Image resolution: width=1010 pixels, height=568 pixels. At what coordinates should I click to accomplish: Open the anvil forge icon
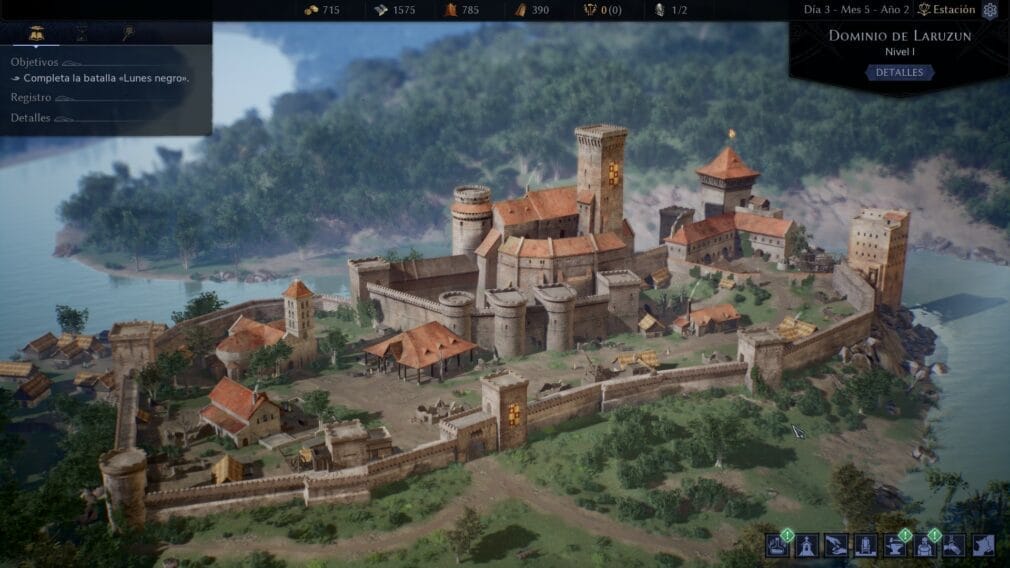pyautogui.click(x=895, y=545)
